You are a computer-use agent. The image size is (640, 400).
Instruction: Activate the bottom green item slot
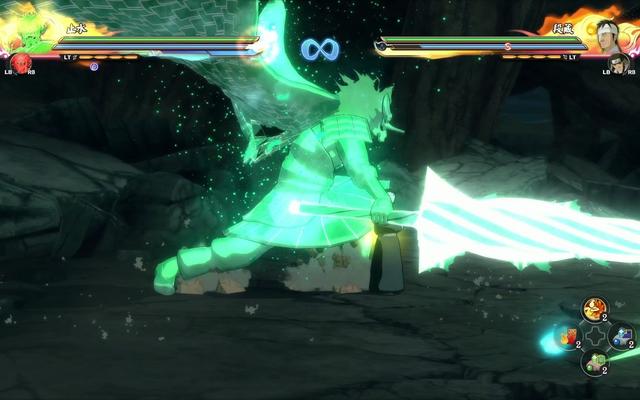click(595, 362)
